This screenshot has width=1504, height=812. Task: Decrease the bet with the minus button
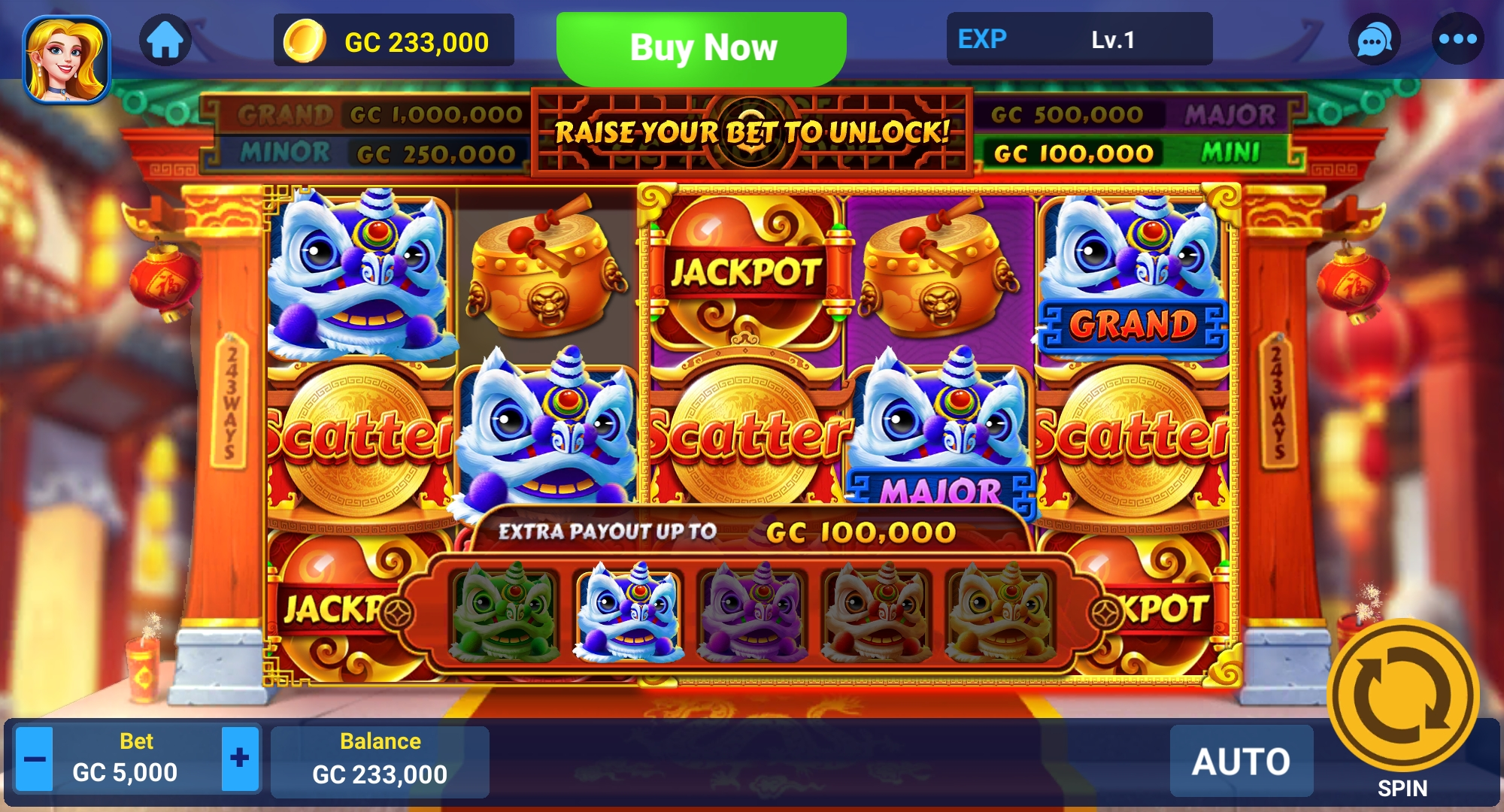35,759
